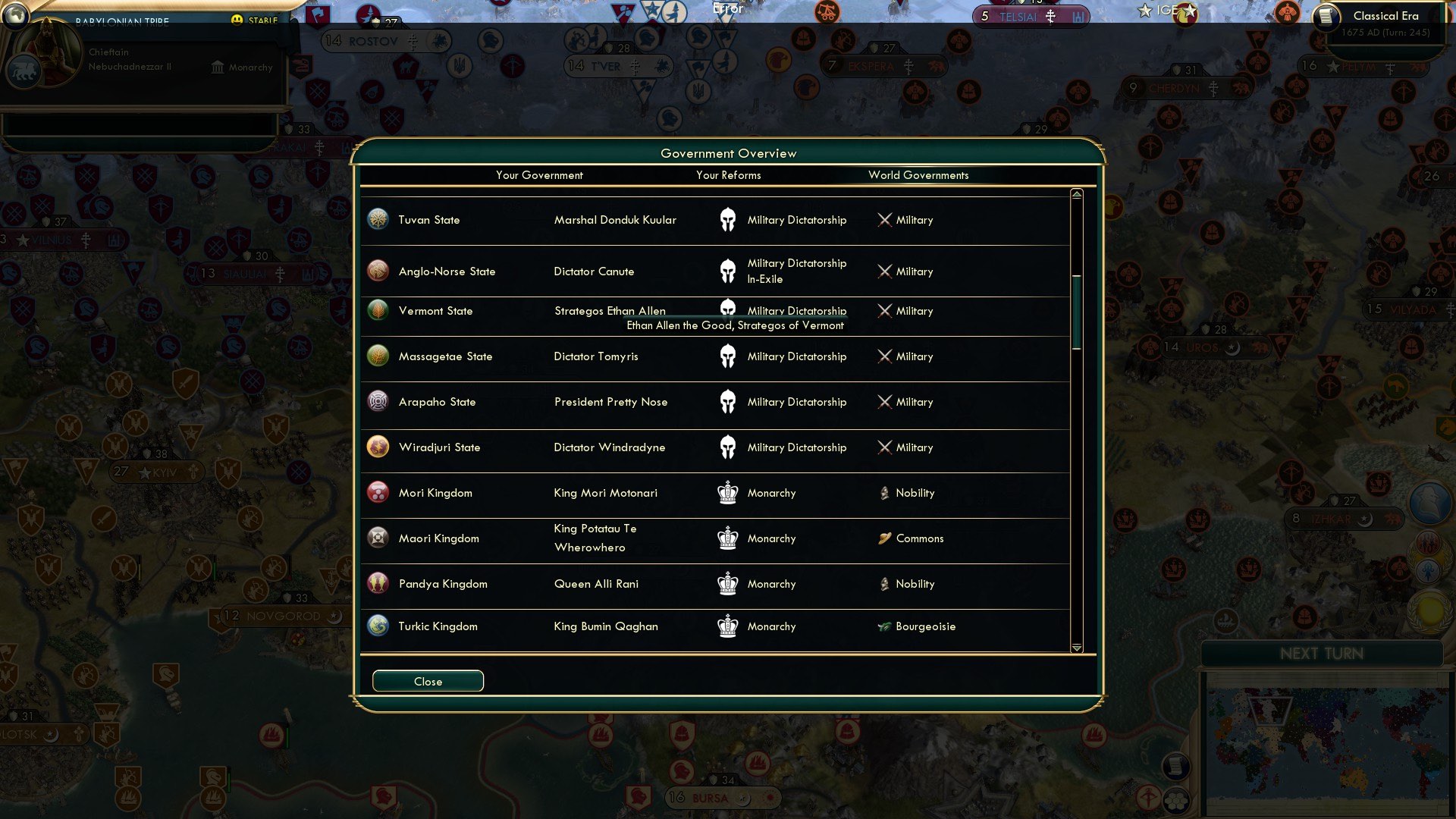
Task: Click the Bourgeoisie icon for Turkic Kingdom
Action: (884, 626)
